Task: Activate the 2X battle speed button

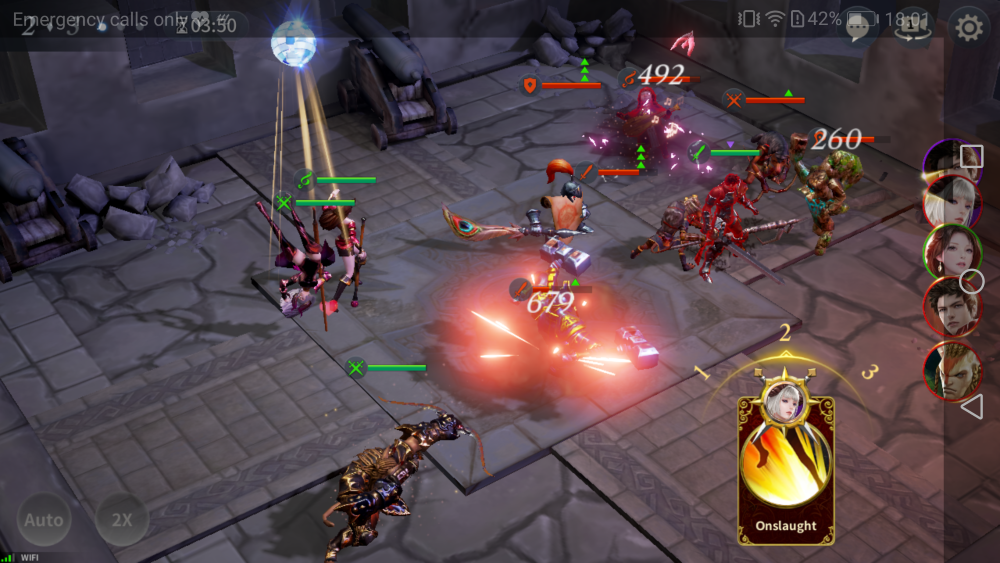Action: (122, 520)
